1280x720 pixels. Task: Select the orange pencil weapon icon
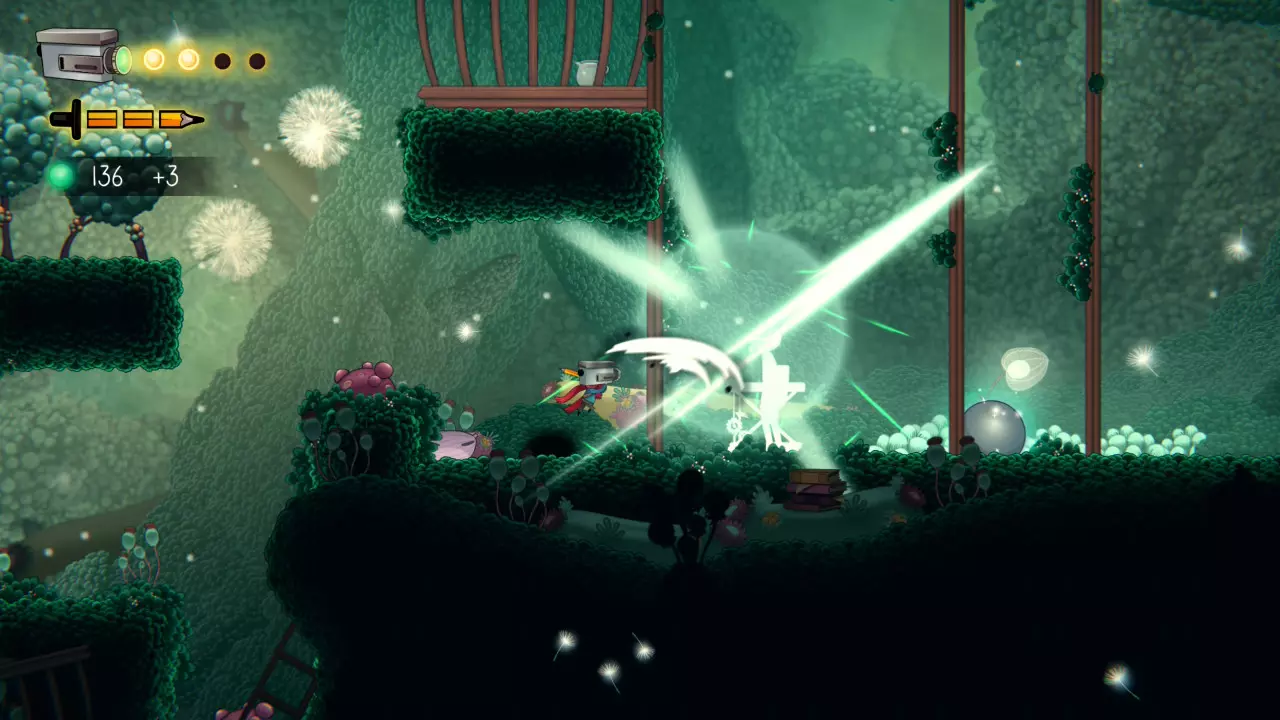click(127, 120)
